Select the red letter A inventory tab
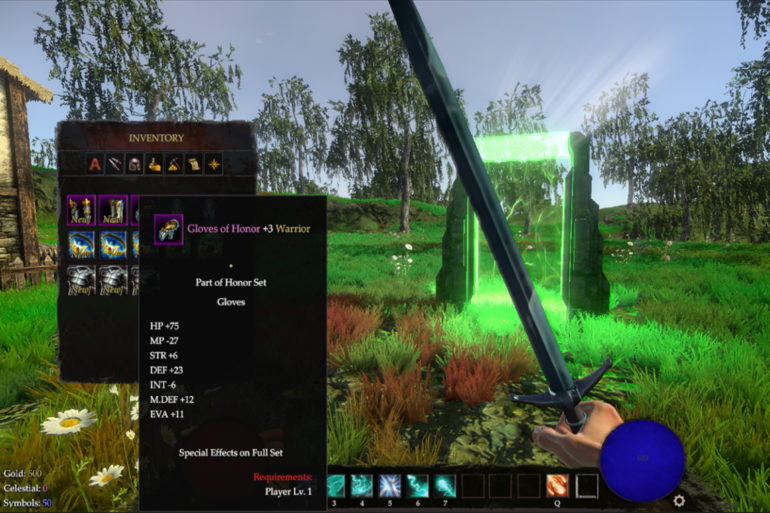Image resolution: width=770 pixels, height=513 pixels. coord(95,164)
